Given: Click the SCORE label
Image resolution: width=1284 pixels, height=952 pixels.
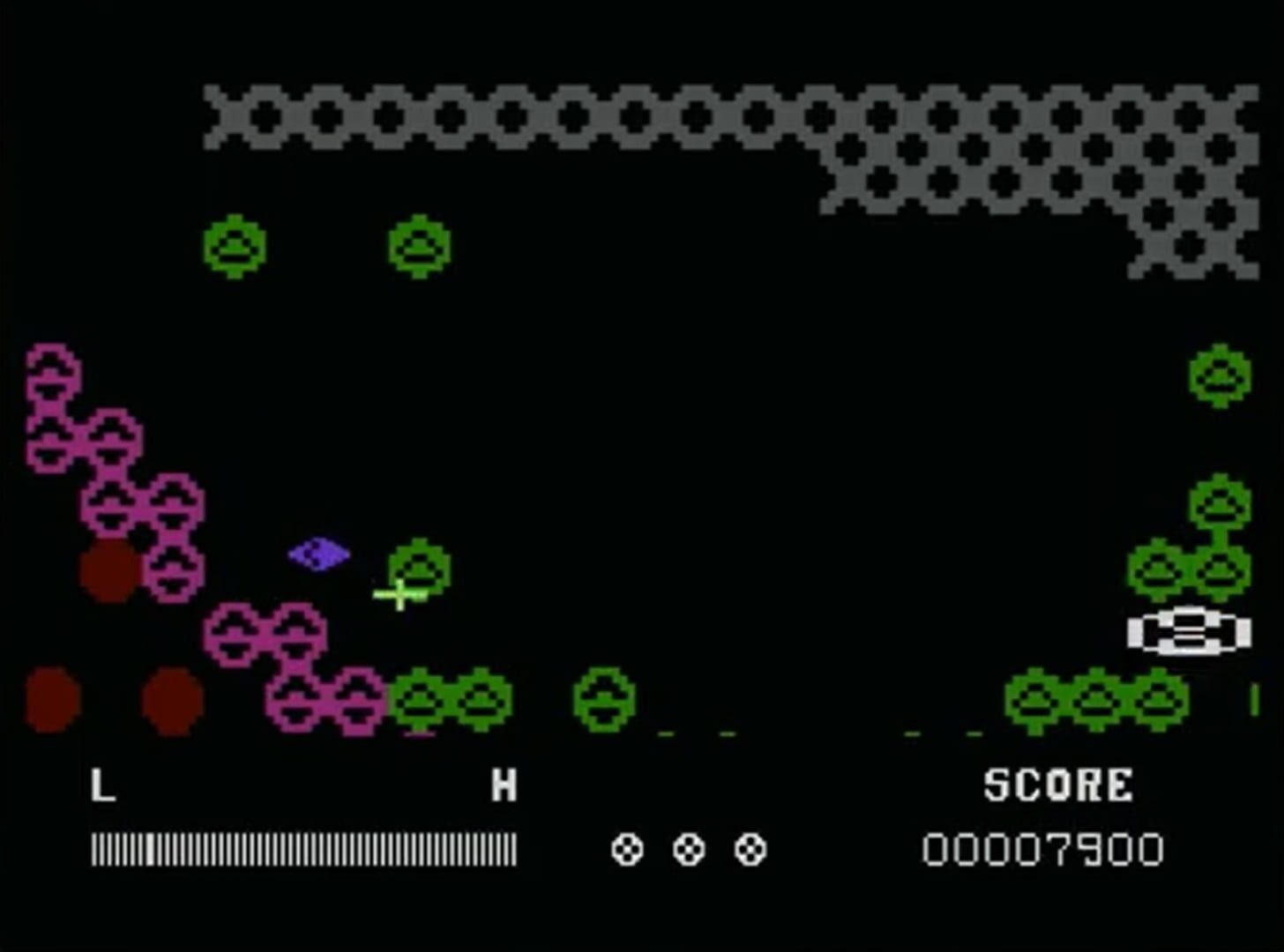Looking at the screenshot, I should pos(1060,783).
